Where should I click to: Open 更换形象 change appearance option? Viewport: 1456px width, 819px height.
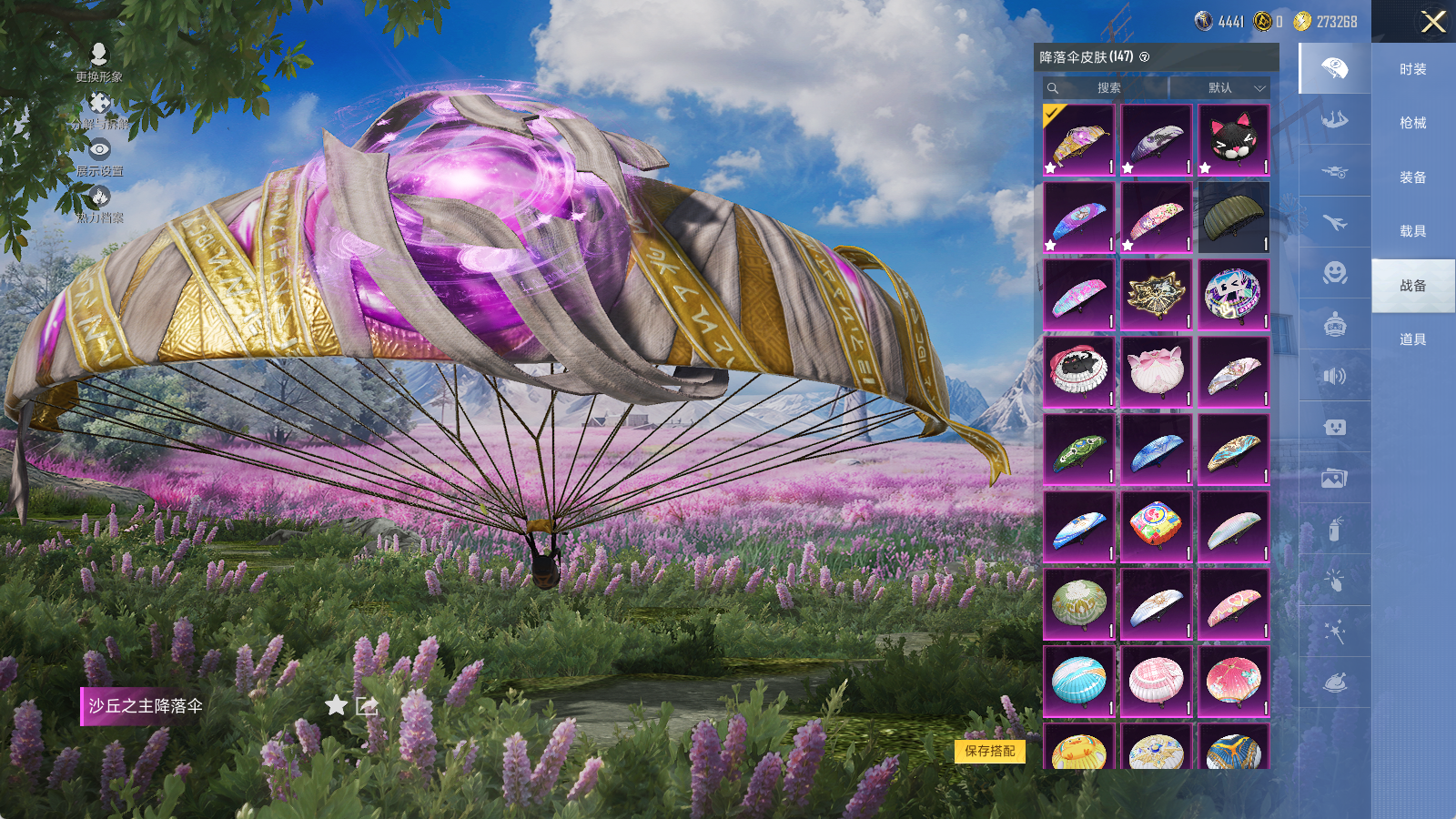[x=99, y=63]
